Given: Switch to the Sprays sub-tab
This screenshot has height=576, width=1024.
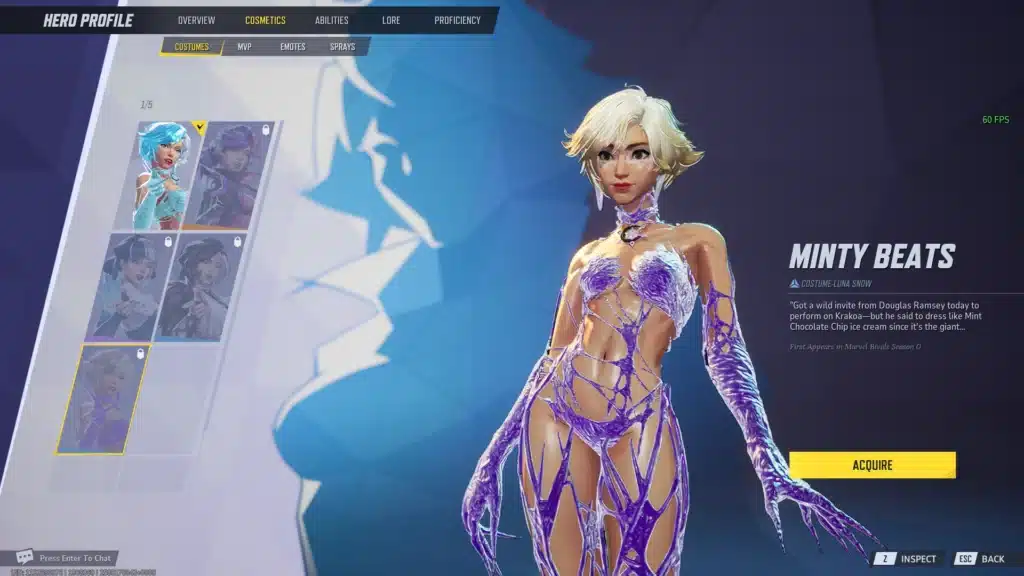Looking at the screenshot, I should (x=342, y=47).
